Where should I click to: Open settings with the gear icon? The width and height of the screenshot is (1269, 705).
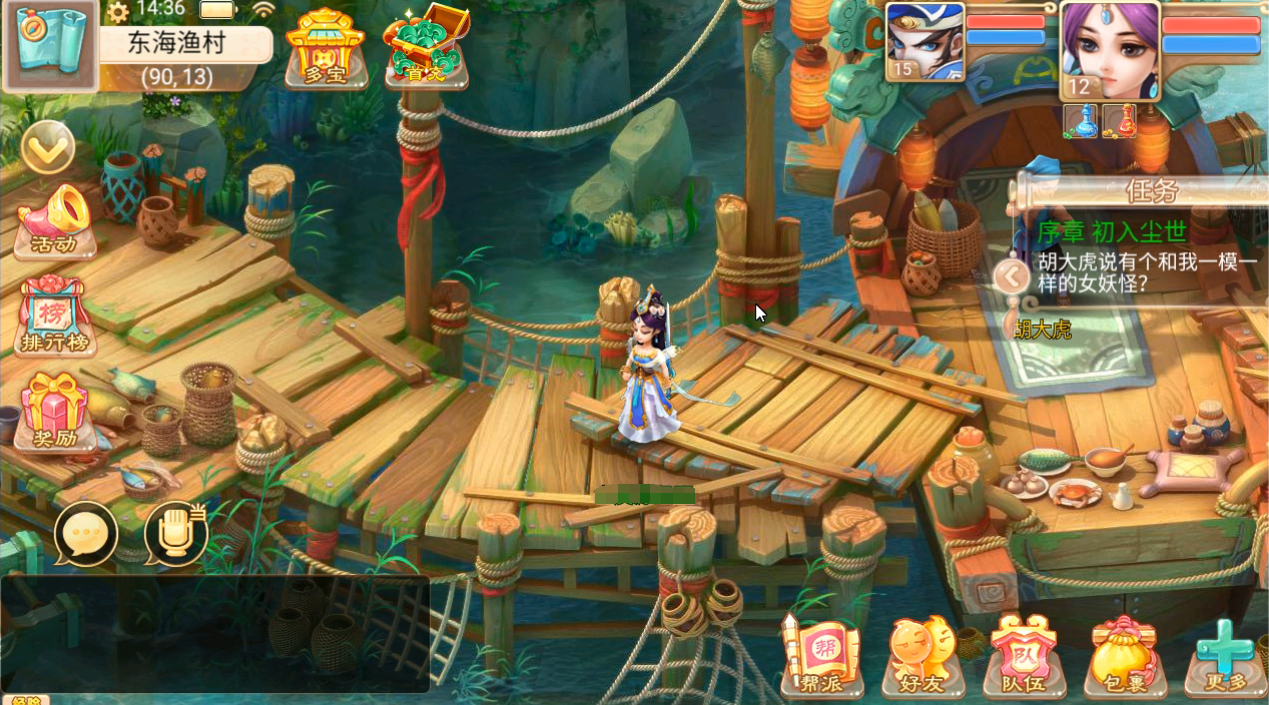[118, 12]
